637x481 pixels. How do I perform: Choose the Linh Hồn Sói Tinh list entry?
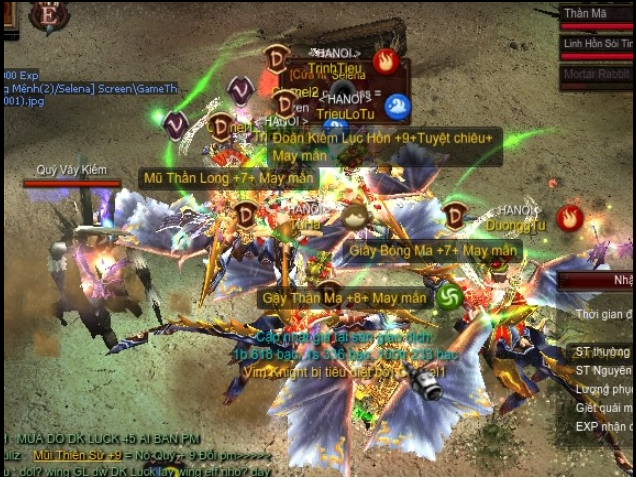[x=597, y=44]
